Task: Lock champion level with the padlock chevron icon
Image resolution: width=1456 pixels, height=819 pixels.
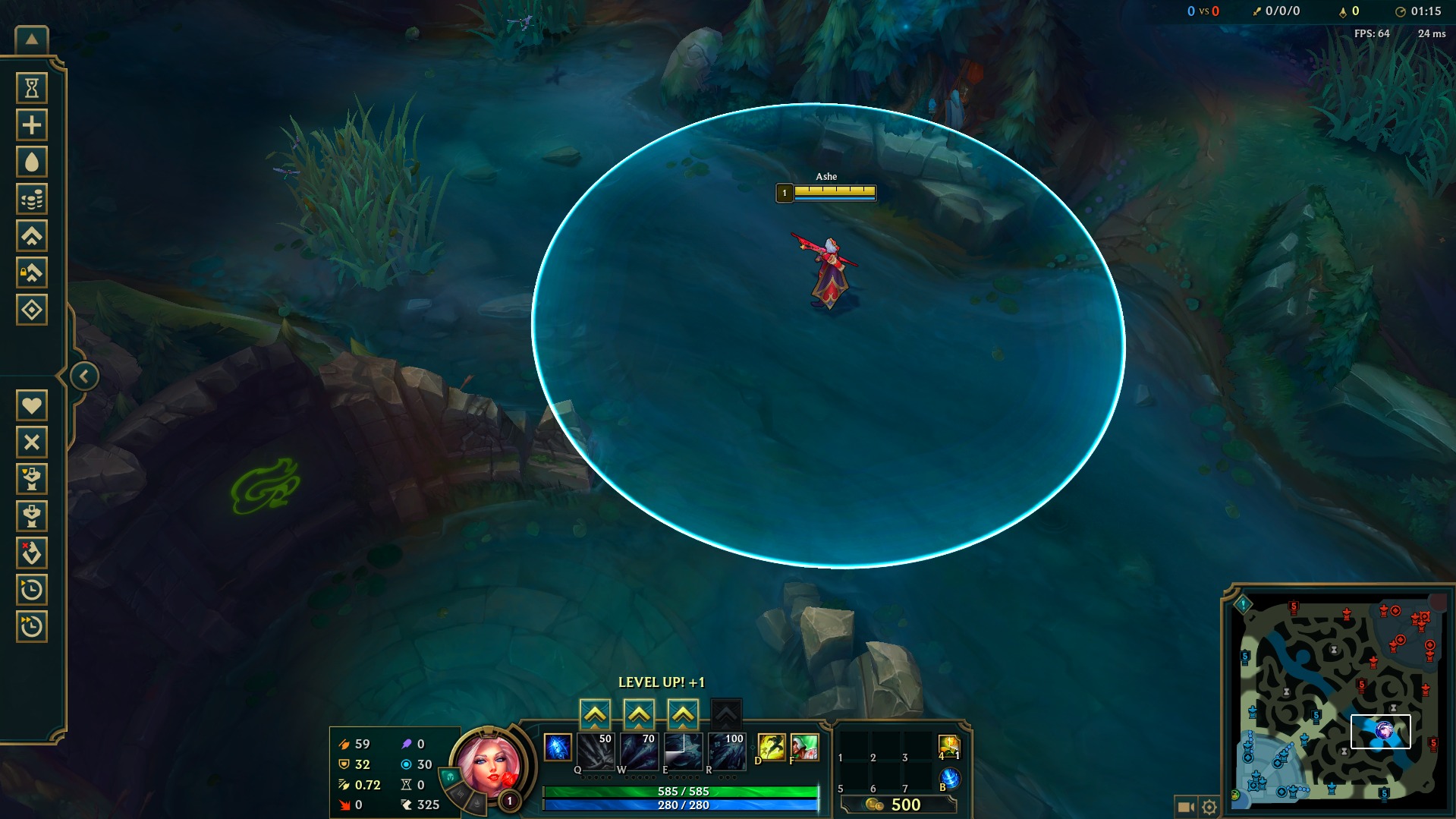Action: pos(31,272)
